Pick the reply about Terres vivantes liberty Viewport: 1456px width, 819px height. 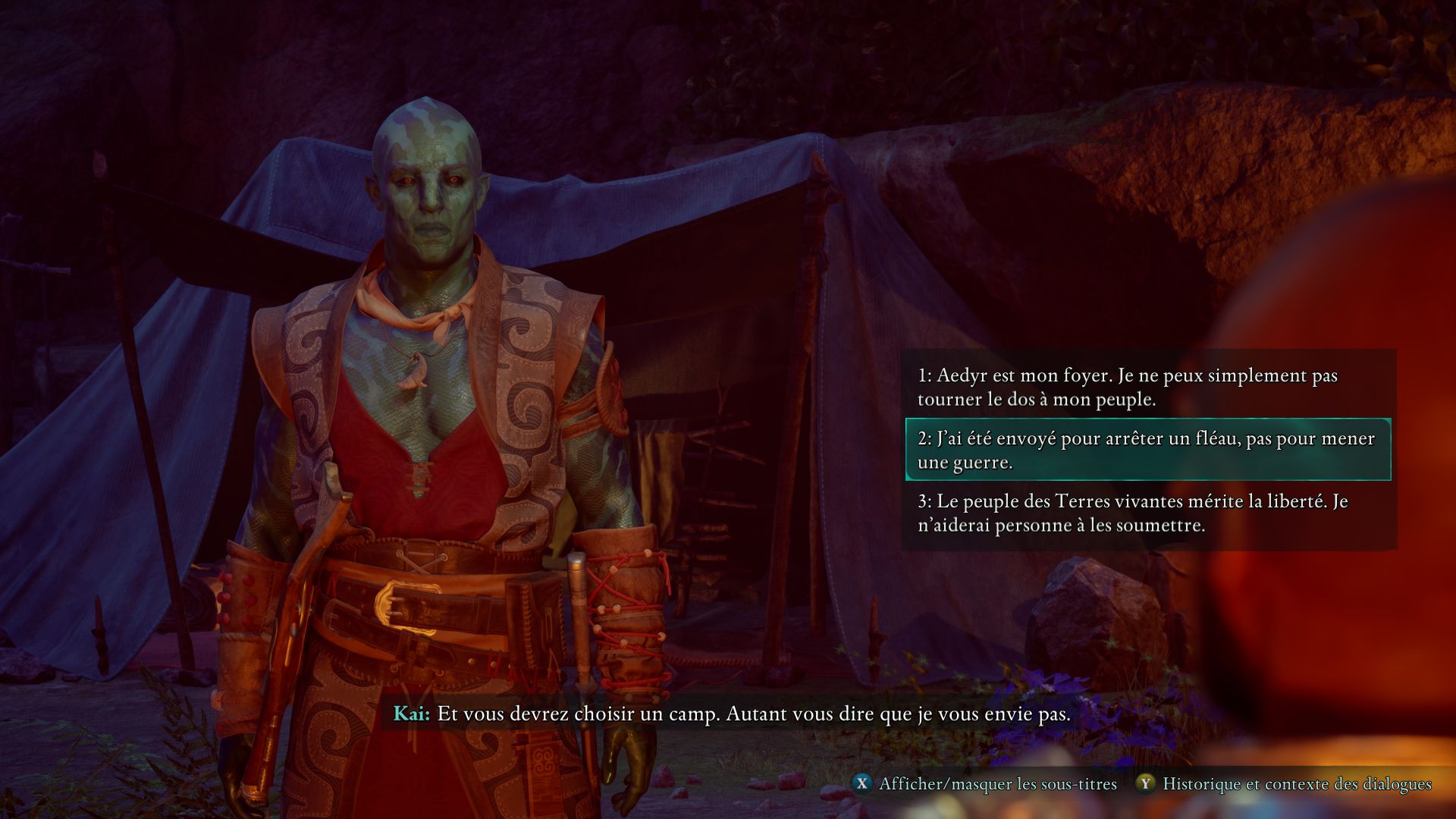point(1132,513)
